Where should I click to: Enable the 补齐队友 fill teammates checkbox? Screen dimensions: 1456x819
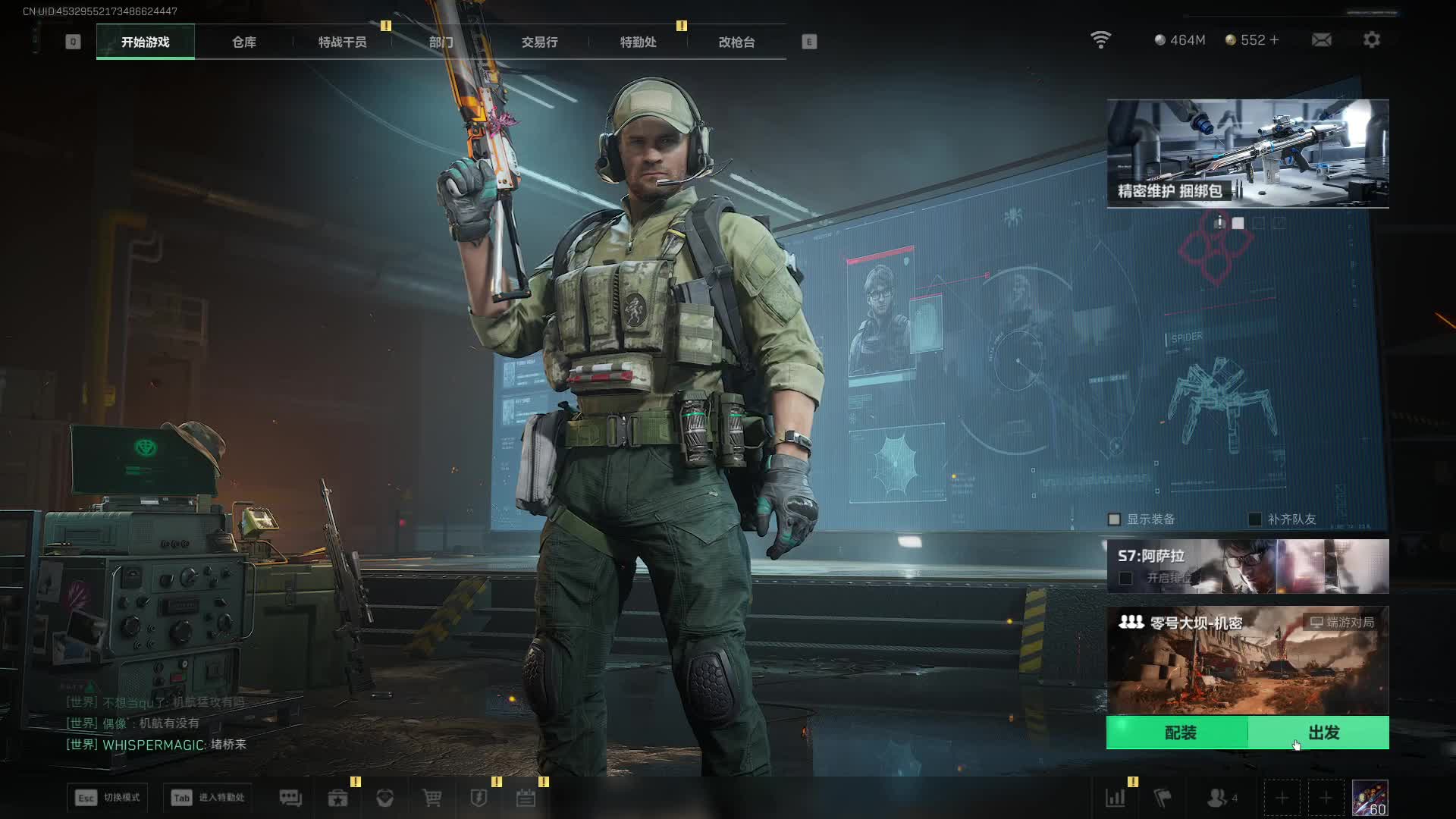pyautogui.click(x=1255, y=519)
